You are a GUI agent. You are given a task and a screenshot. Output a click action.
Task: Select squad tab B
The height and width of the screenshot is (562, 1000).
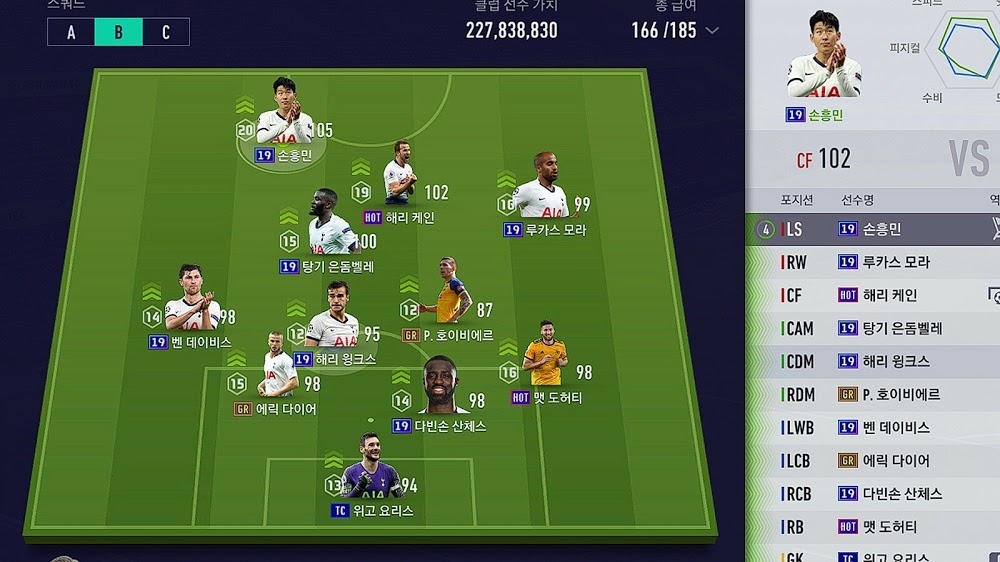tap(118, 32)
